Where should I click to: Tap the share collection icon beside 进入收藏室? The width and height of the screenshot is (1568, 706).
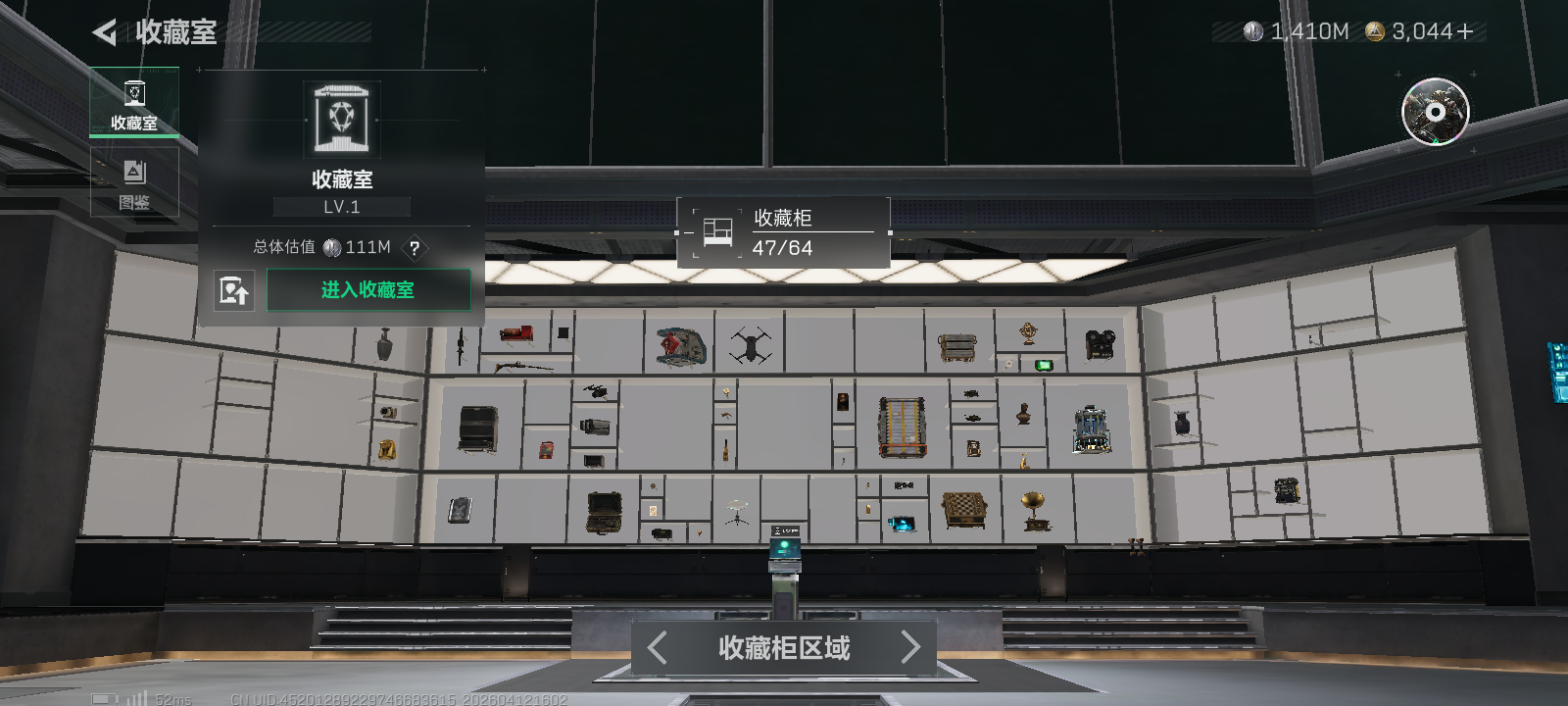pyautogui.click(x=235, y=290)
